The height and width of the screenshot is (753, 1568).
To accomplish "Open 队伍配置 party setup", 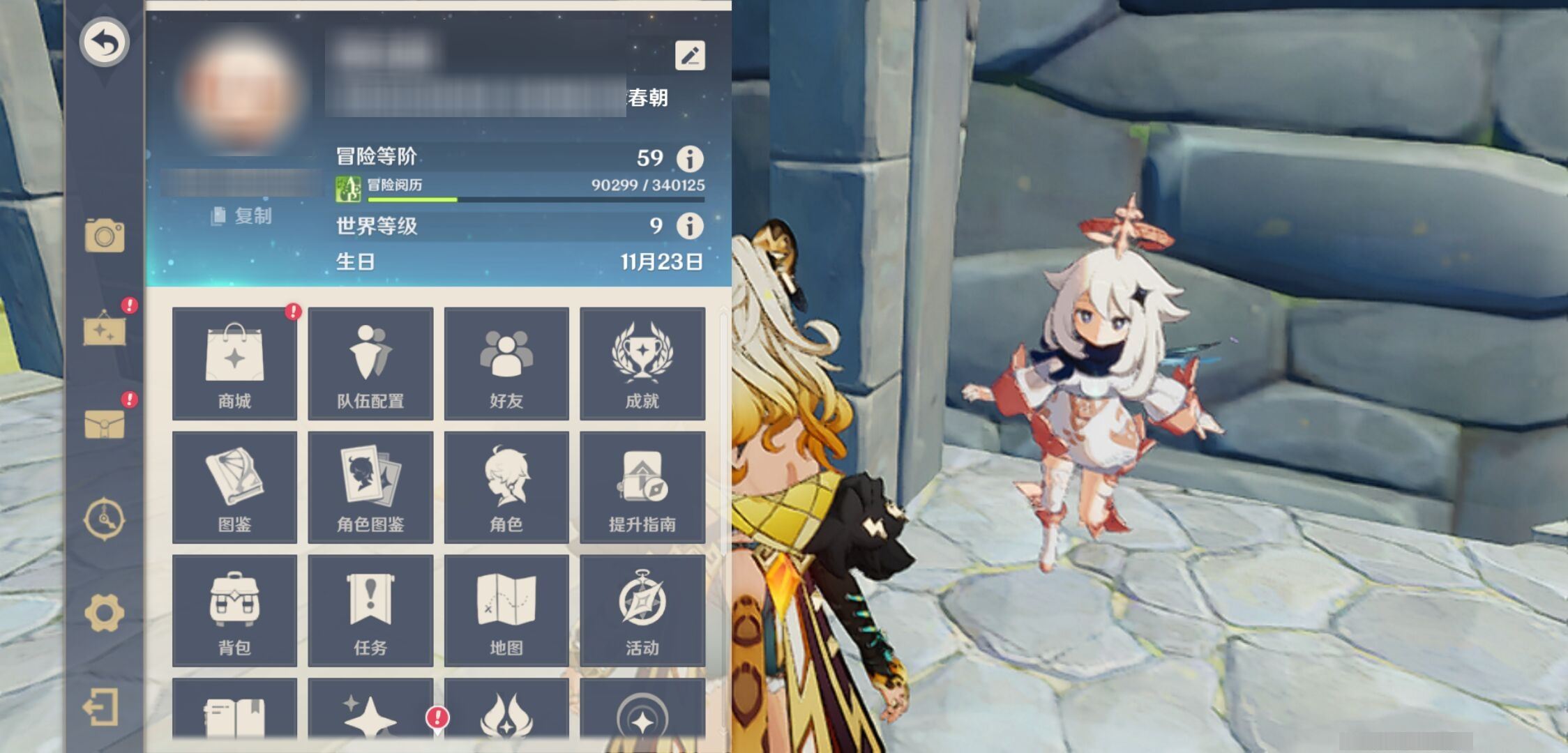I will pos(370,363).
